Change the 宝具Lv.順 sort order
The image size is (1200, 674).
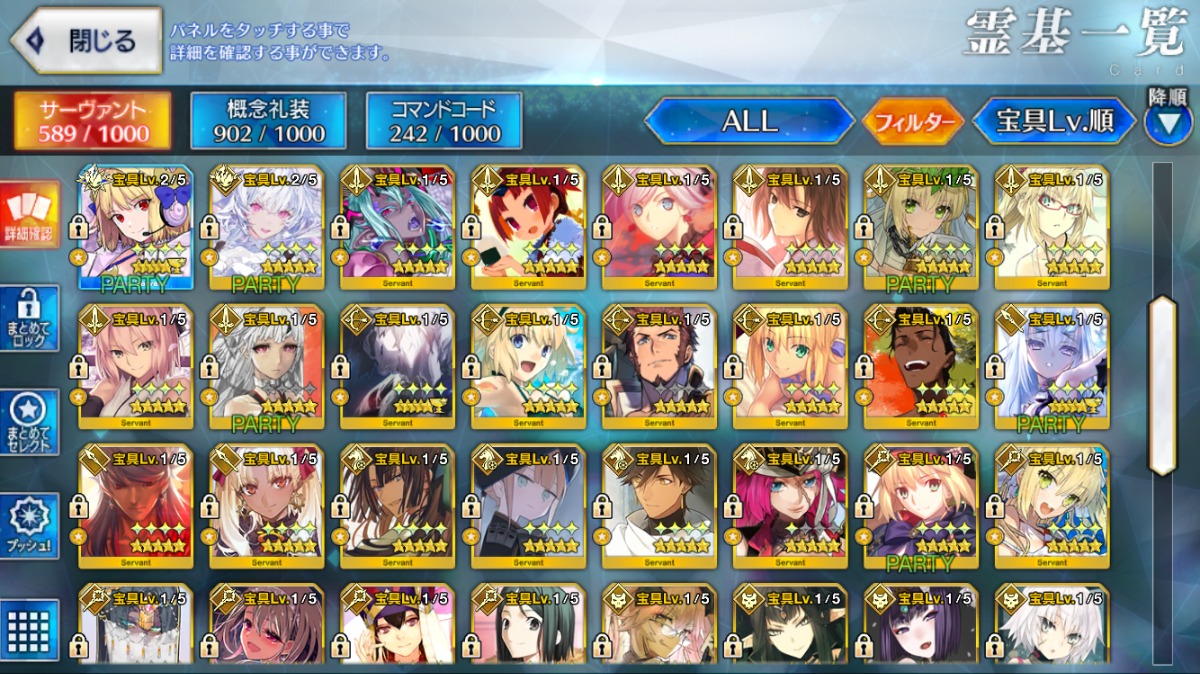pos(1054,122)
